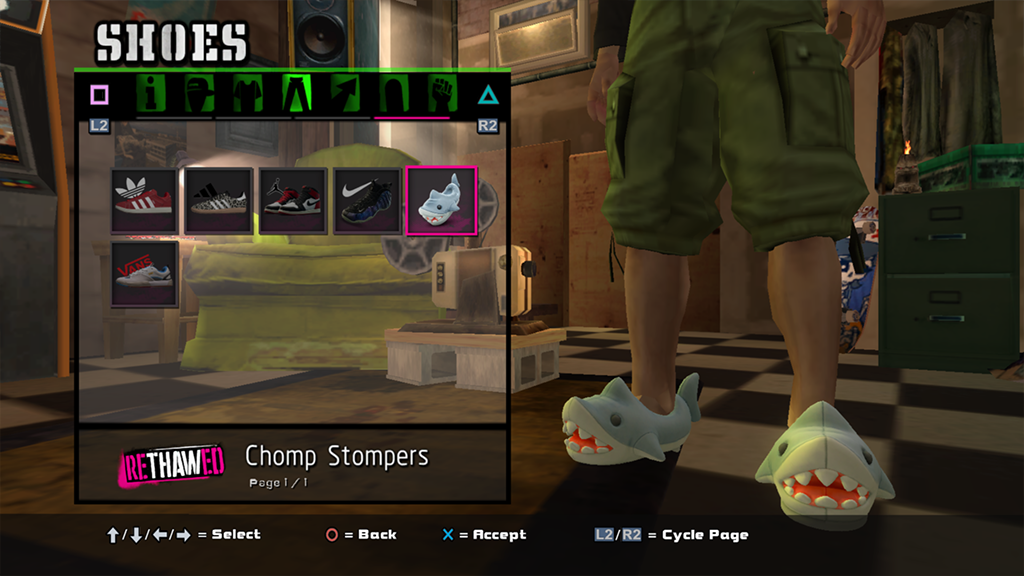The height and width of the screenshot is (576, 1024).
Task: Open the raised fist category tab
Action: click(441, 94)
